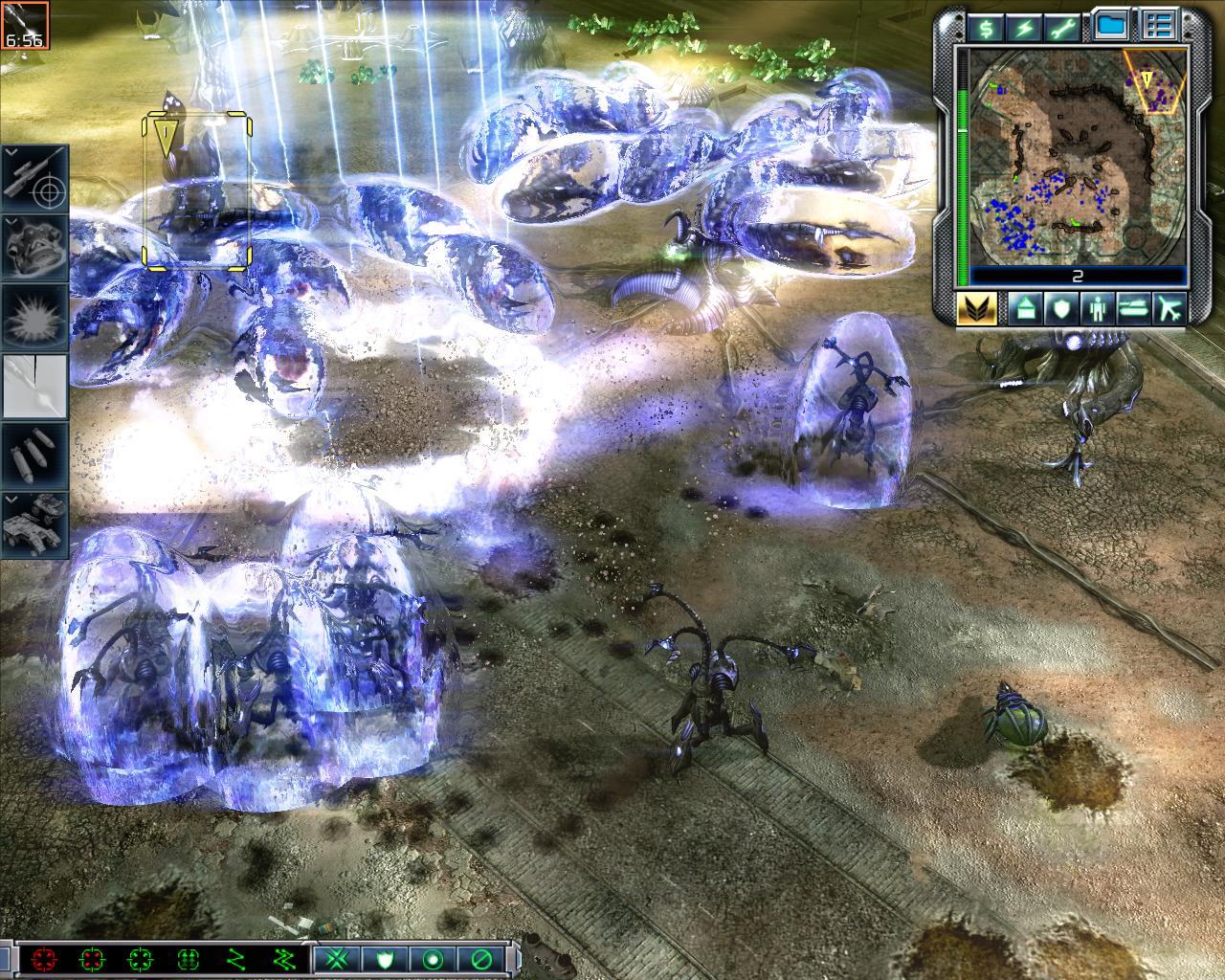
Task: Open the tank vehicles production tab
Action: pyautogui.click(x=1133, y=308)
